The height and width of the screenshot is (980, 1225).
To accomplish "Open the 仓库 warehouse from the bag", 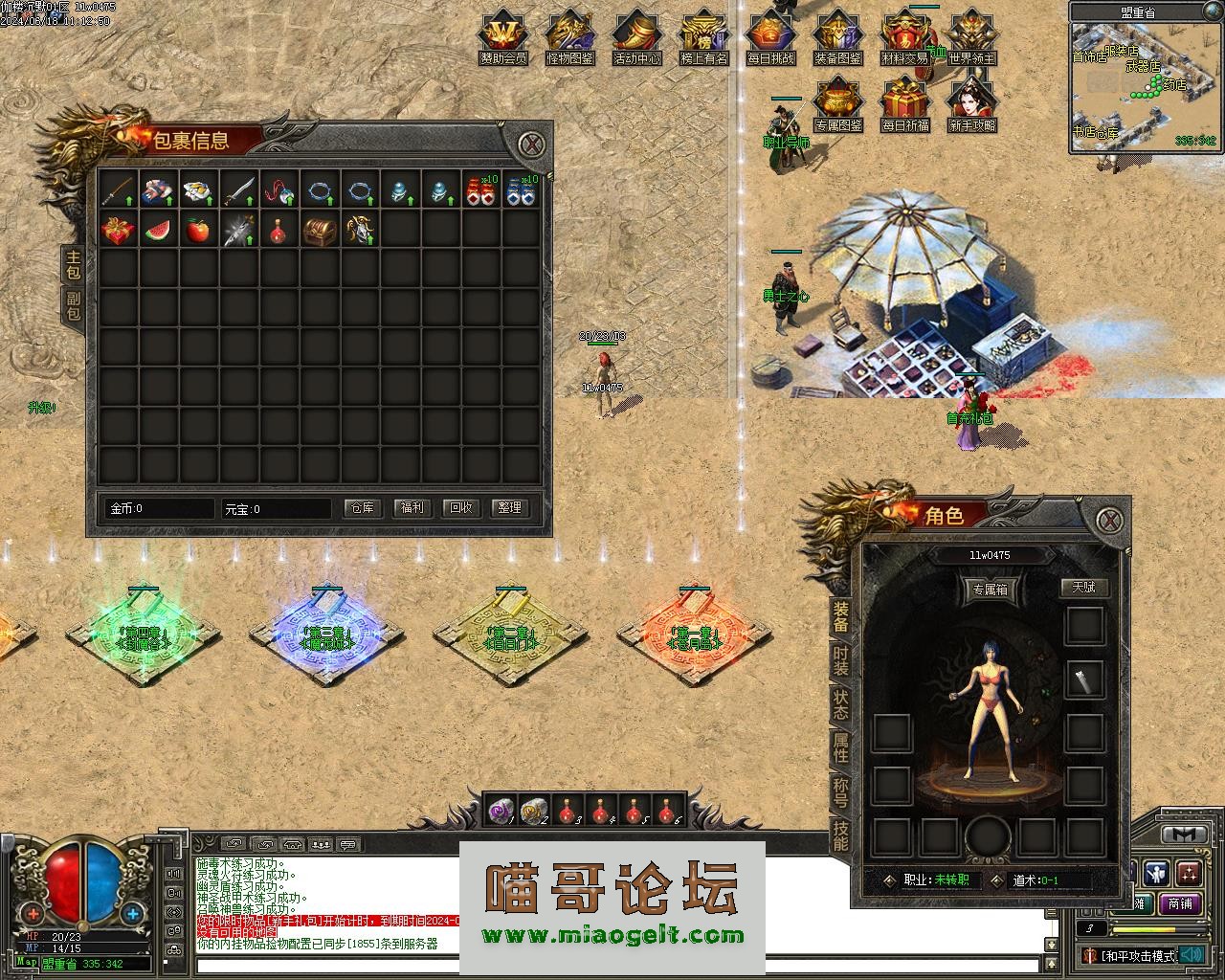I will (x=363, y=508).
